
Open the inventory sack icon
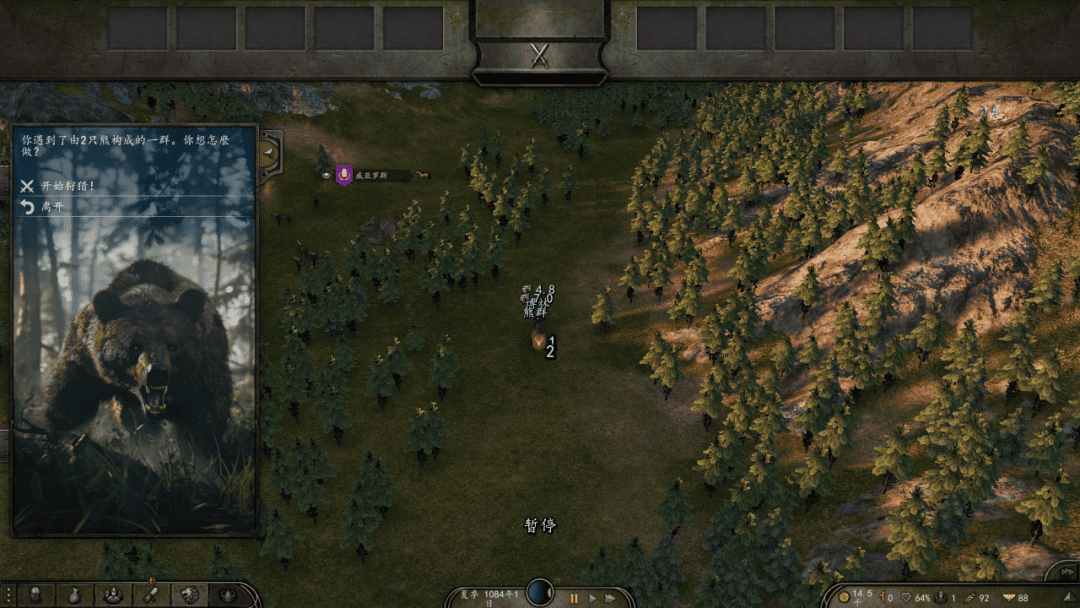74,596
